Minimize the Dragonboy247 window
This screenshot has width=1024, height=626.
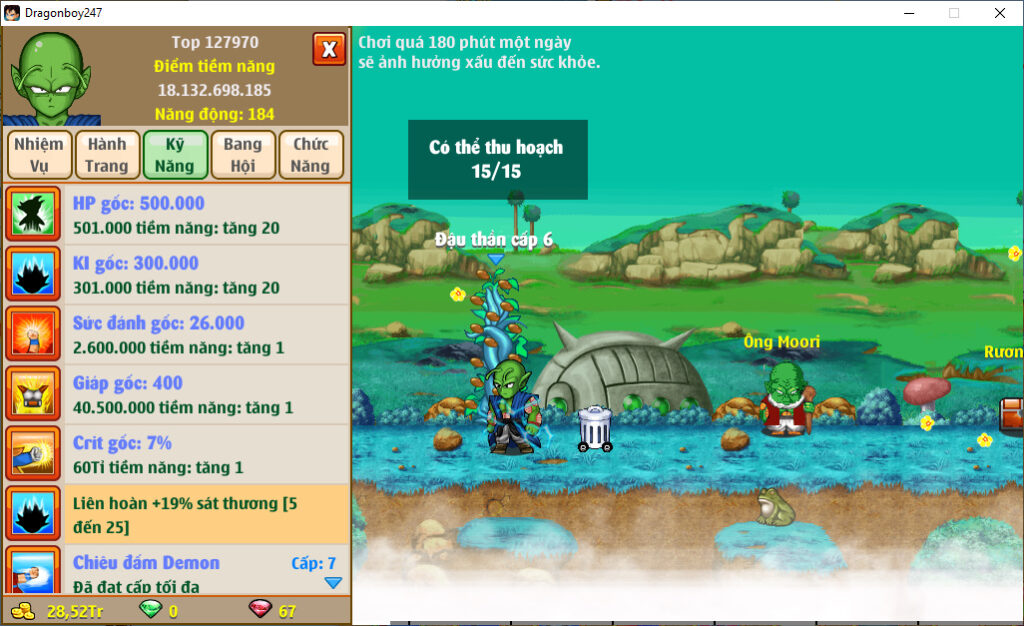click(x=909, y=13)
